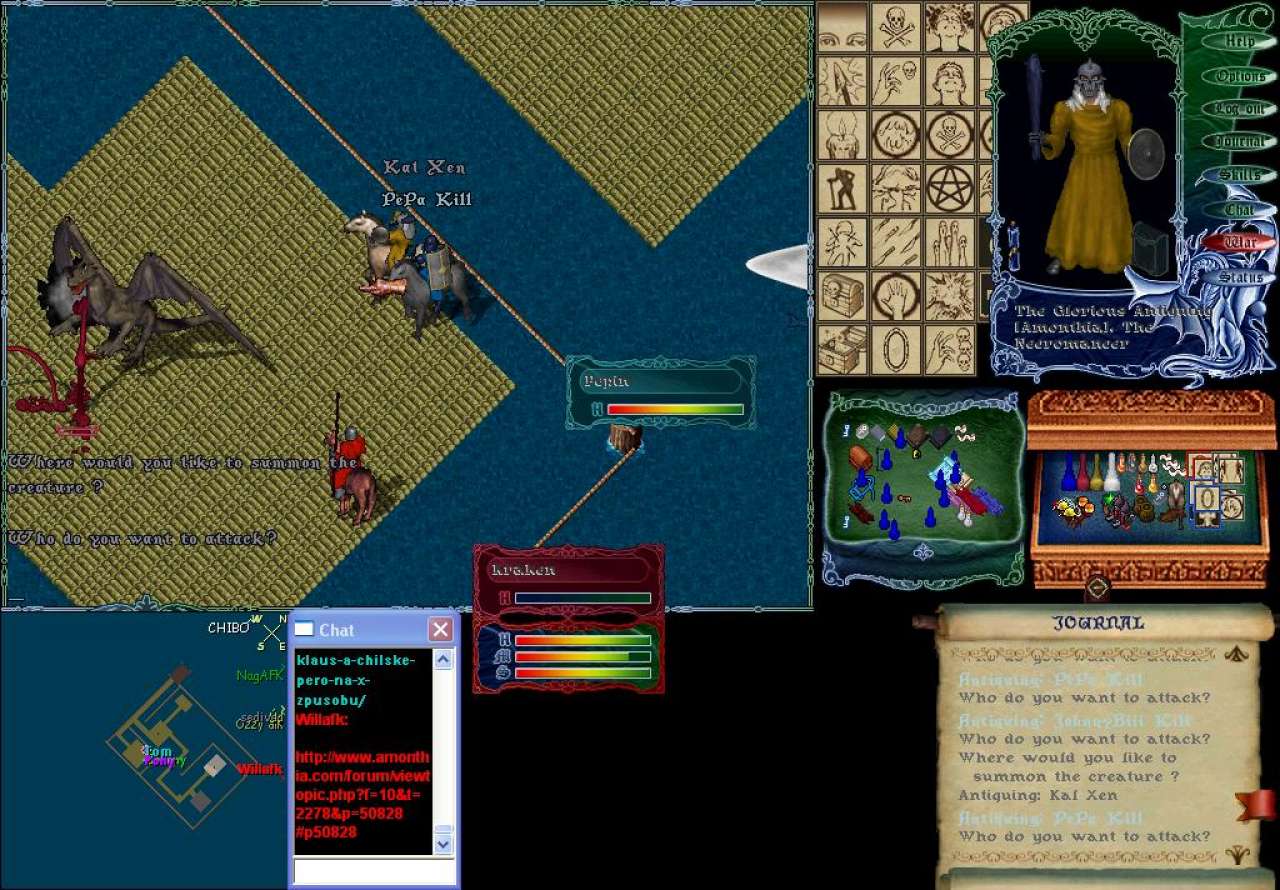
Task: Show the Skills list
Action: (1239, 176)
